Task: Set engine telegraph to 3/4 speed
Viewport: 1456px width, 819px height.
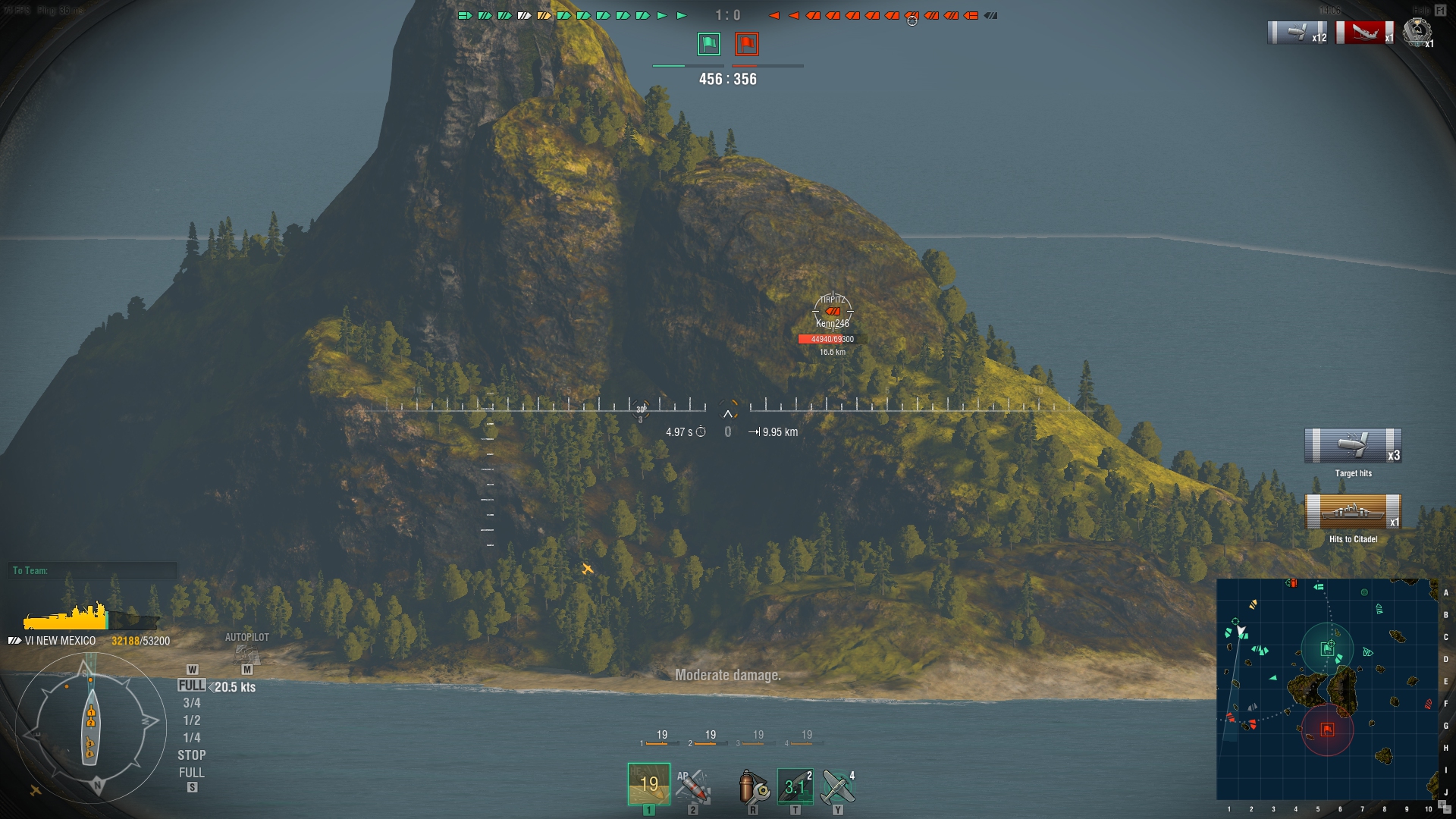Action: [x=192, y=703]
